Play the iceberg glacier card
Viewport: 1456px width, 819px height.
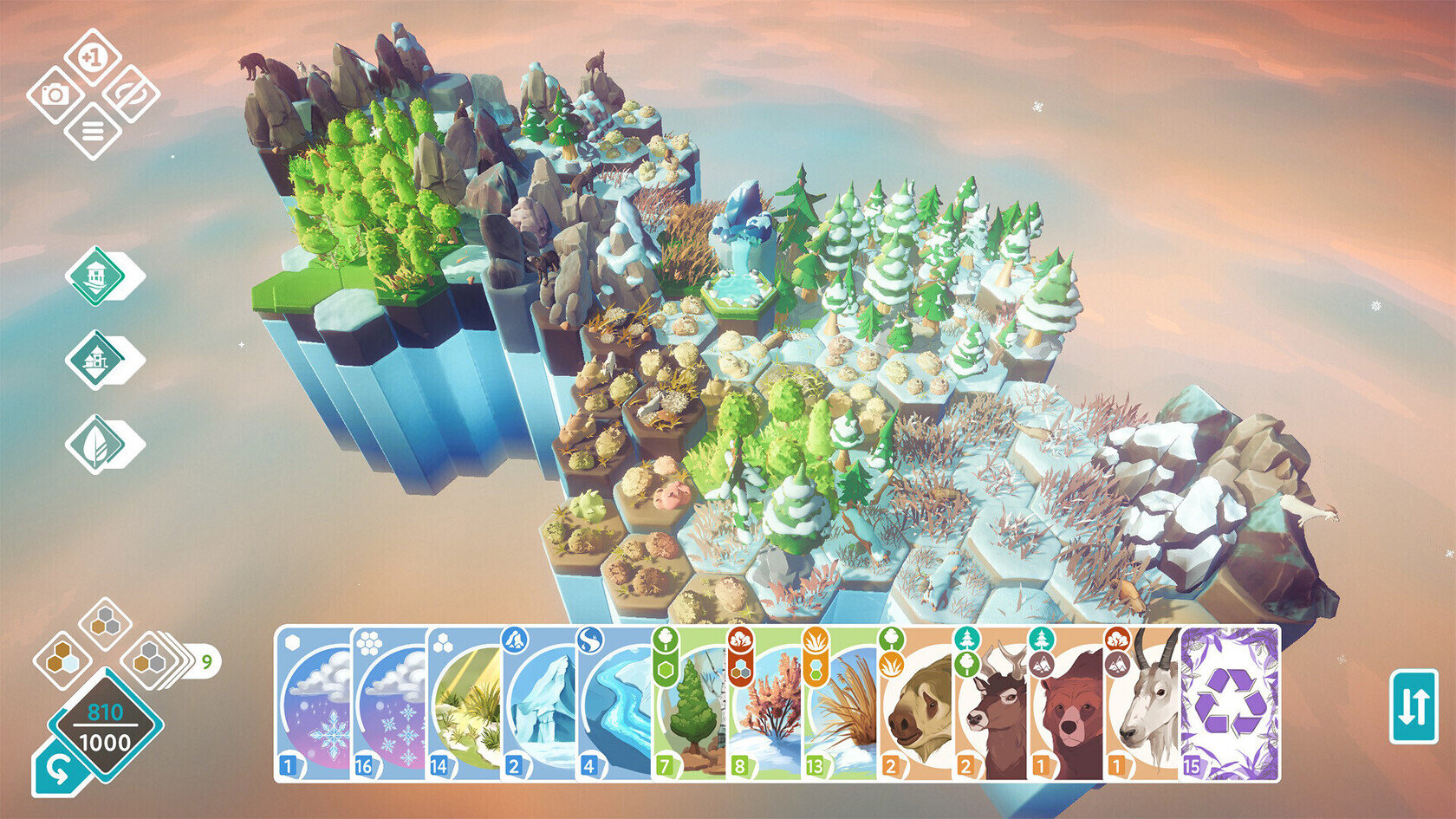click(538, 704)
